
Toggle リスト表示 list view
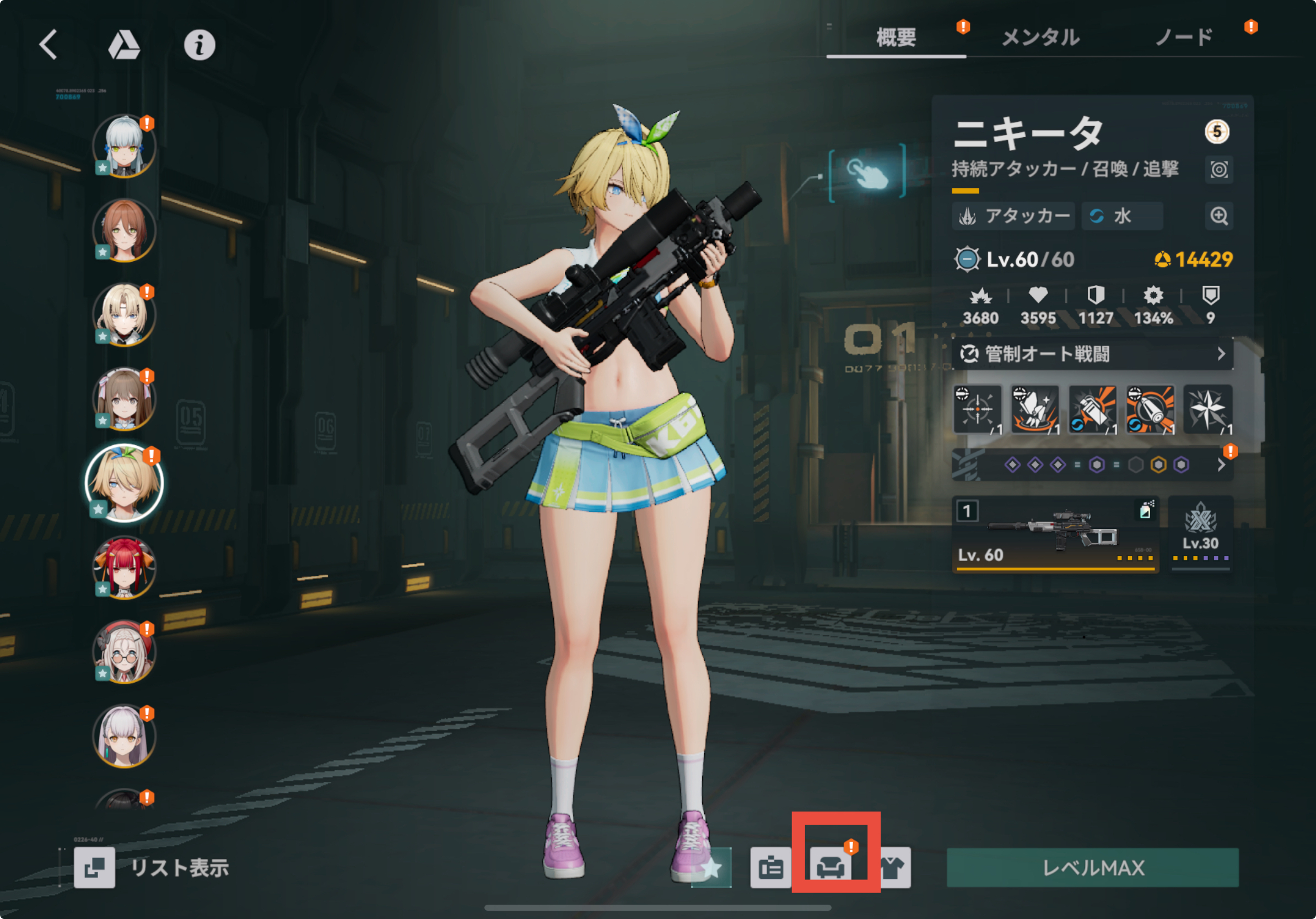pyautogui.click(x=153, y=867)
